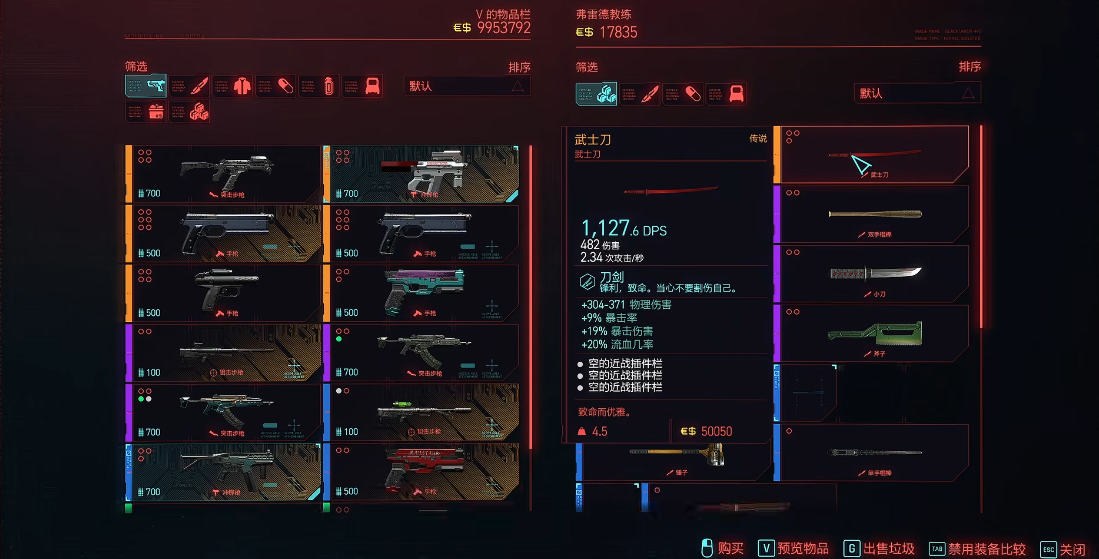Show the vendor's consumables pill filter
This screenshot has width=1099, height=559.
(x=694, y=94)
